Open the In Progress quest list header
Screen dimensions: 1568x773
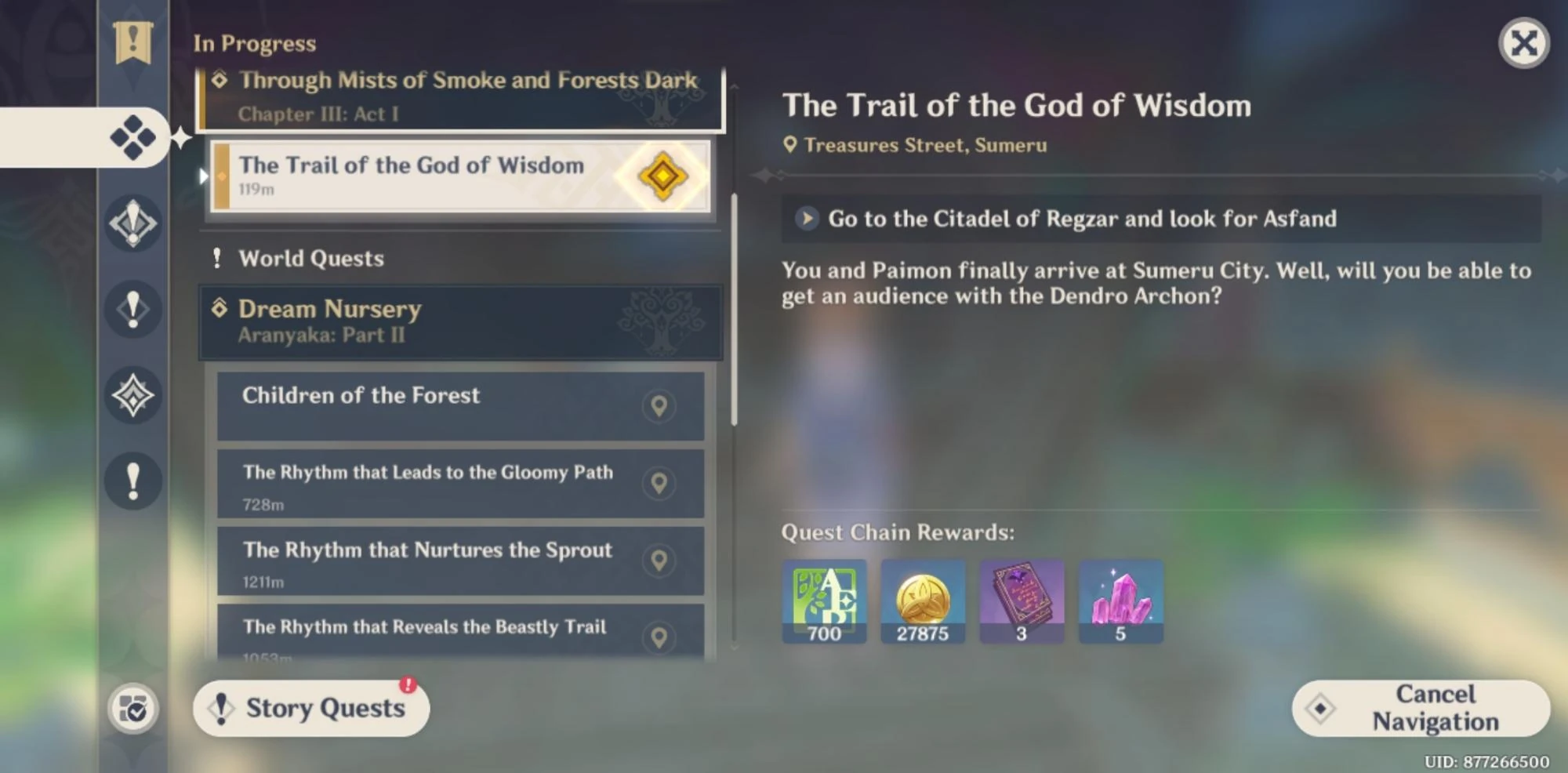(x=255, y=44)
